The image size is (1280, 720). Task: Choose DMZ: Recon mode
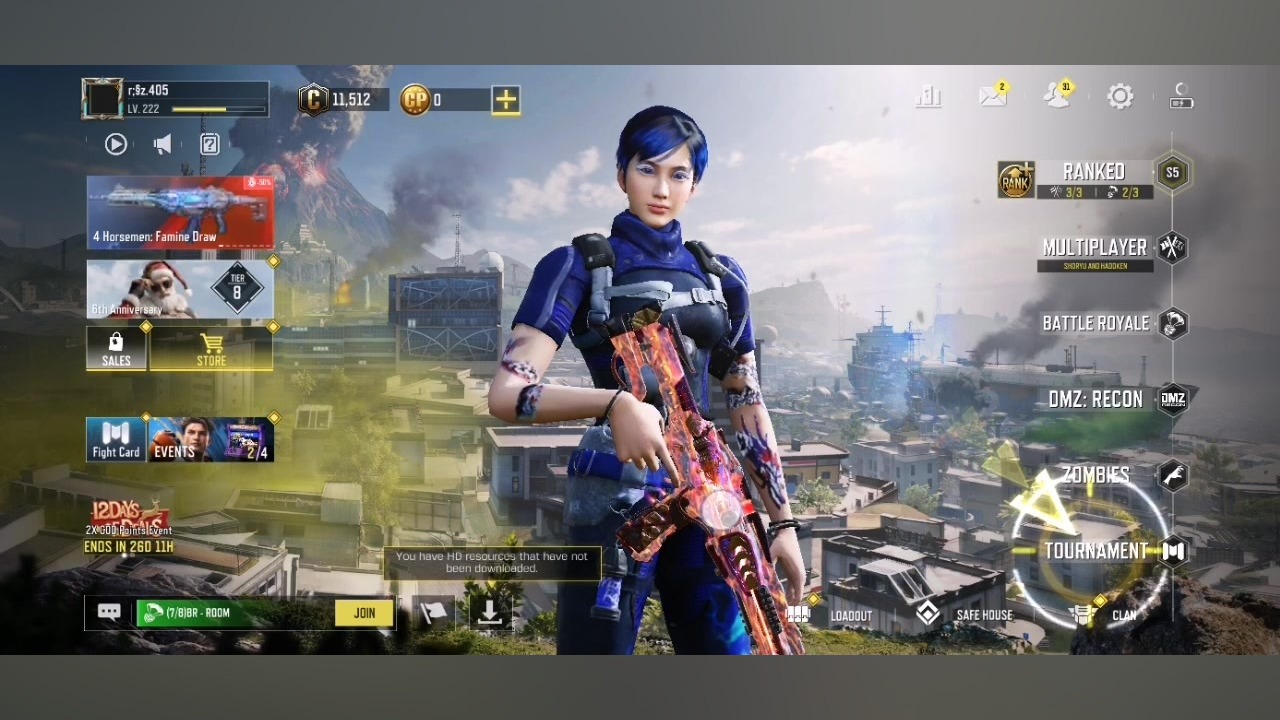(x=1095, y=399)
